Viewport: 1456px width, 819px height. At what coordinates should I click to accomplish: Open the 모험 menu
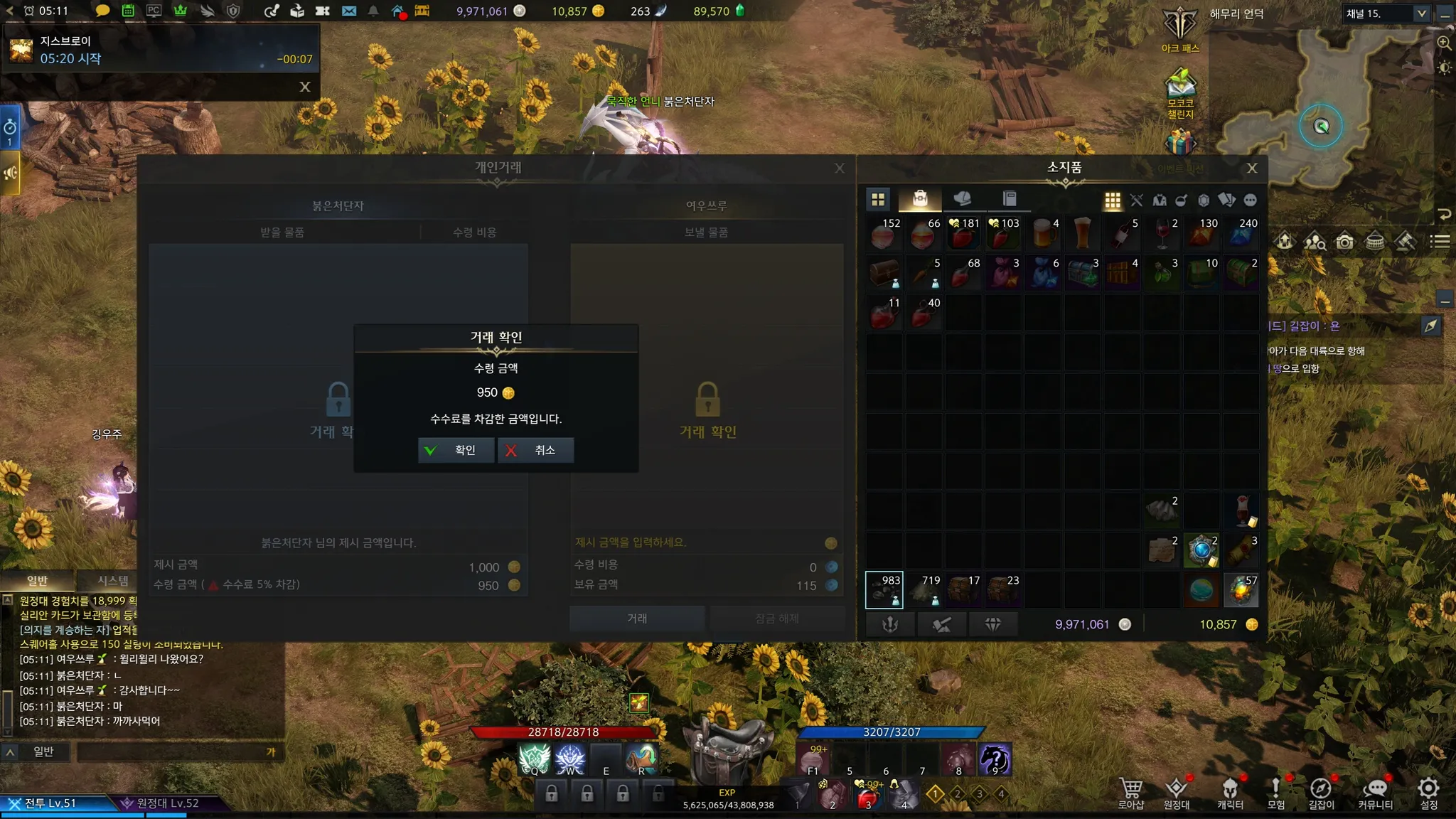point(1275,793)
